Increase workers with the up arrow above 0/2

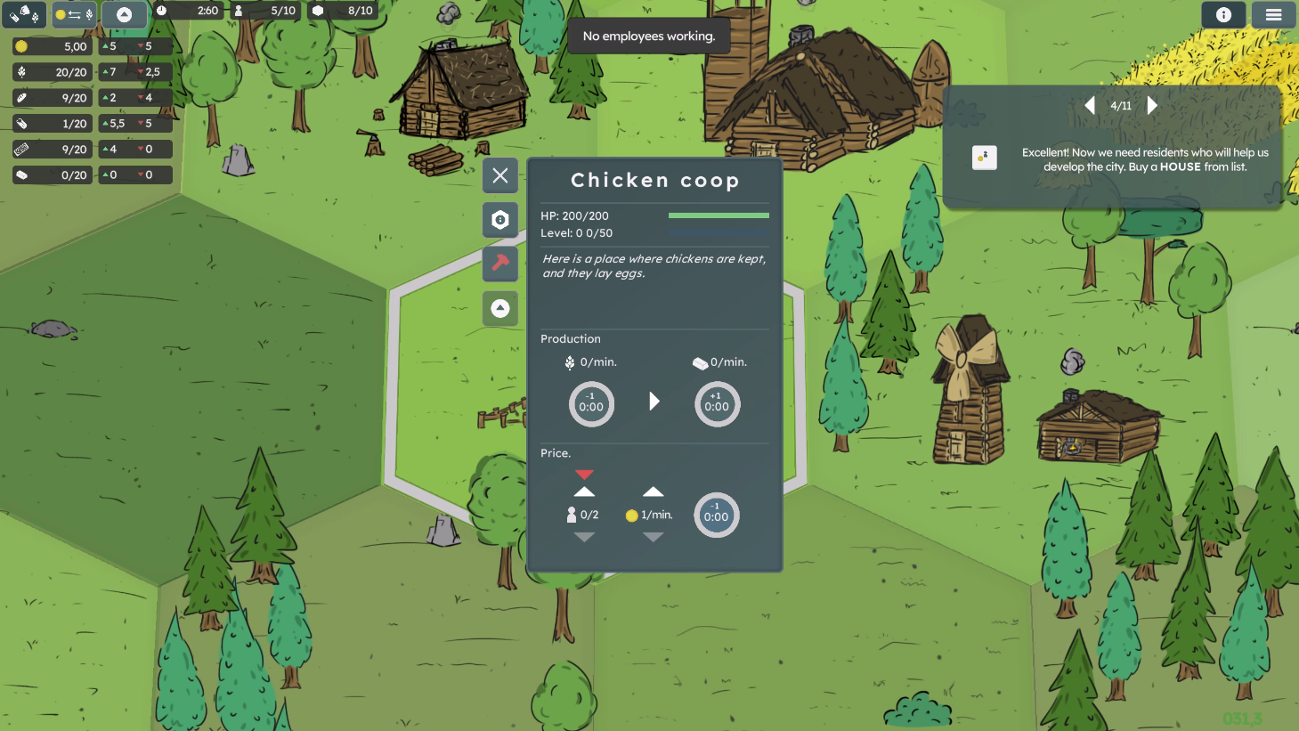coord(584,489)
